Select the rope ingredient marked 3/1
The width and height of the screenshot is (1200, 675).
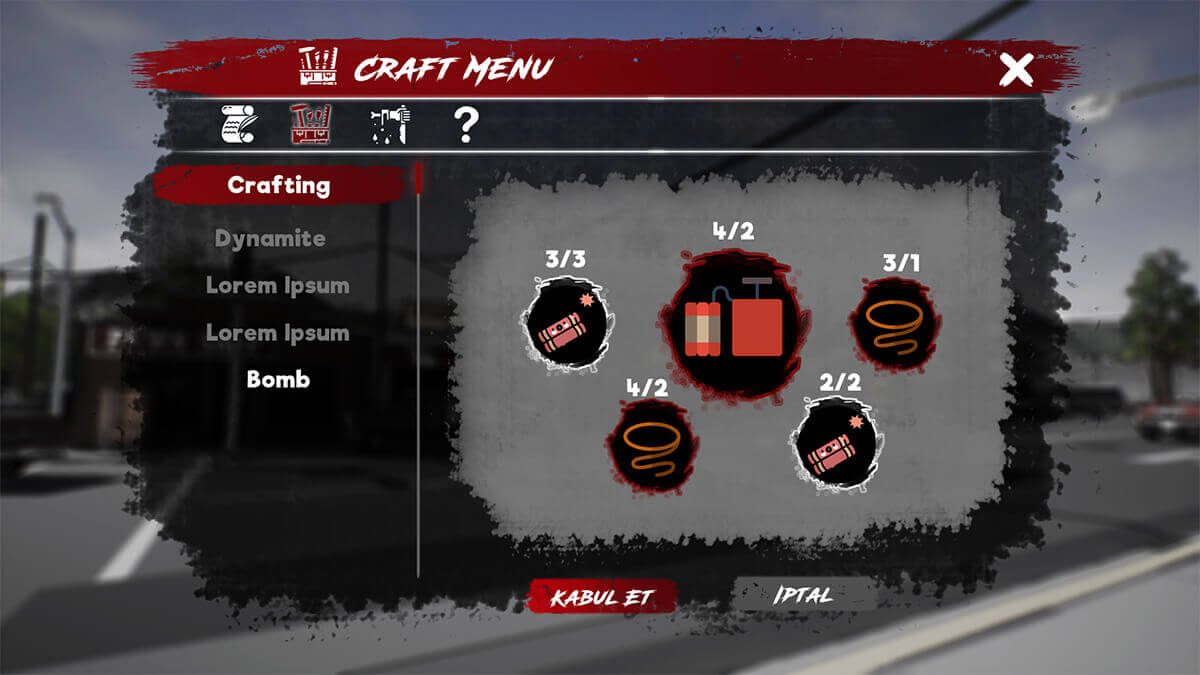click(893, 324)
